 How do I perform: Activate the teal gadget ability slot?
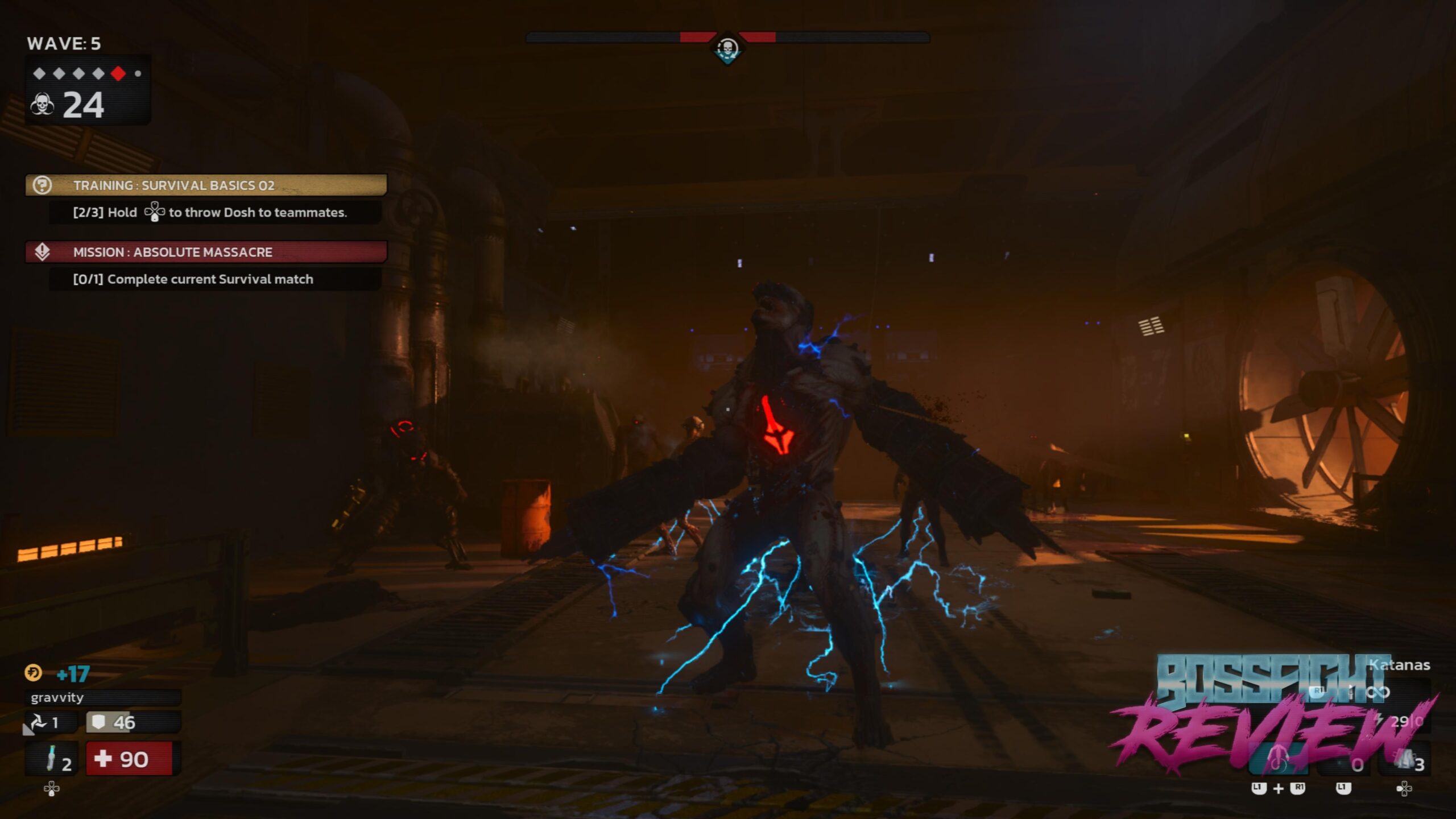tap(1277, 761)
